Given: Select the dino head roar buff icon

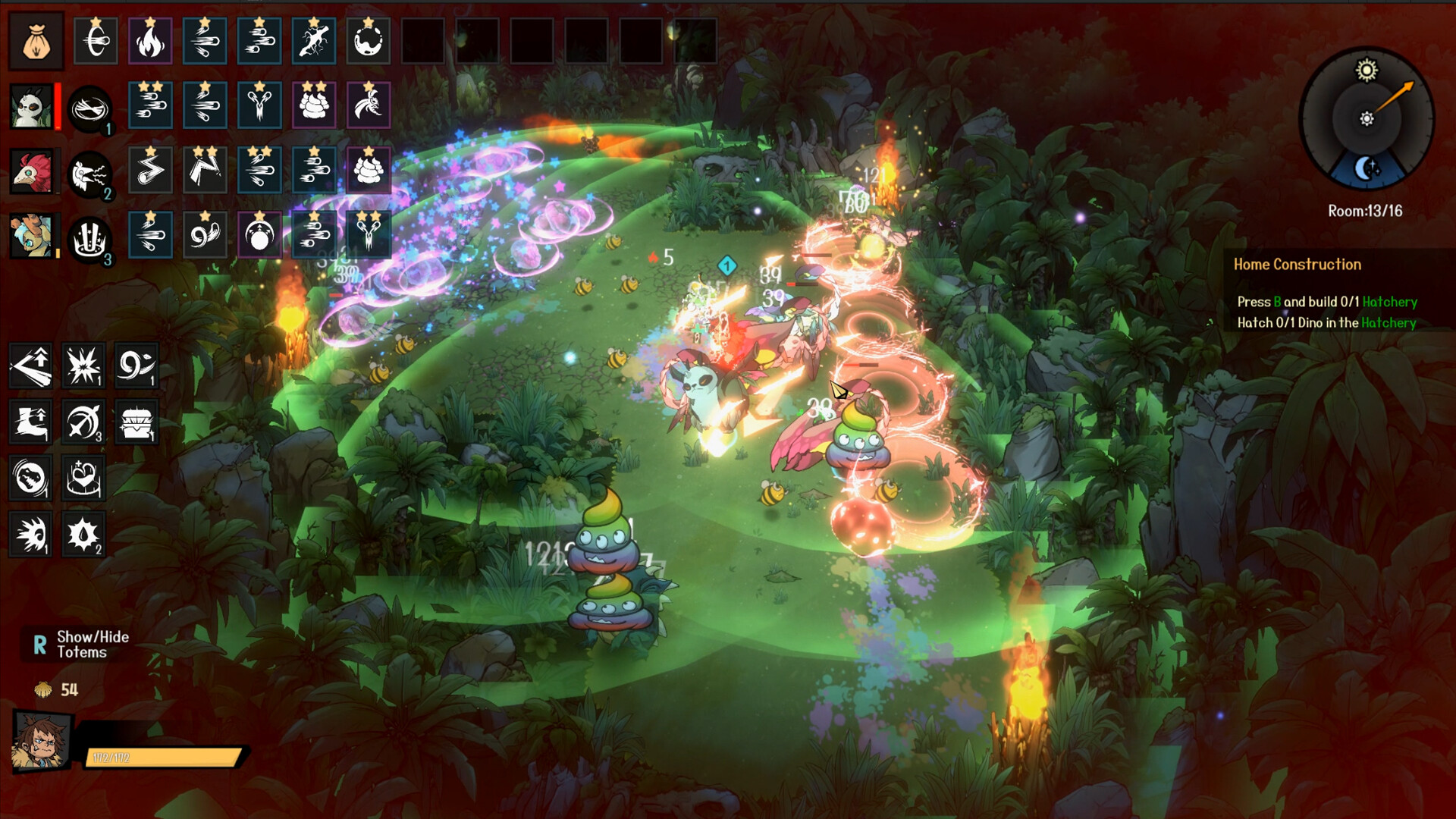Looking at the screenshot, I should 30,479.
